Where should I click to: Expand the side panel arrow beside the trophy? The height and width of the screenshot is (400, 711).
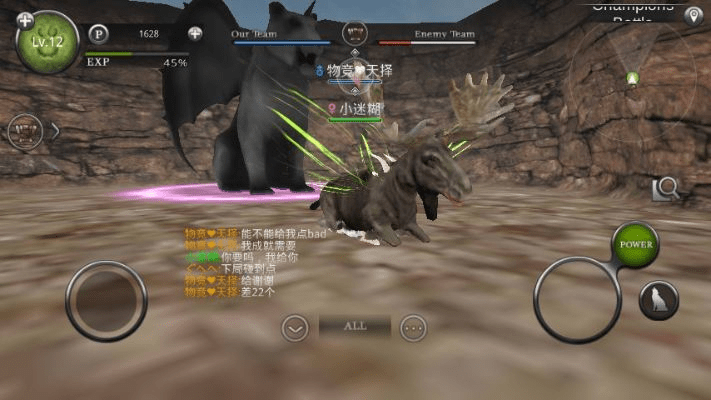(x=55, y=131)
